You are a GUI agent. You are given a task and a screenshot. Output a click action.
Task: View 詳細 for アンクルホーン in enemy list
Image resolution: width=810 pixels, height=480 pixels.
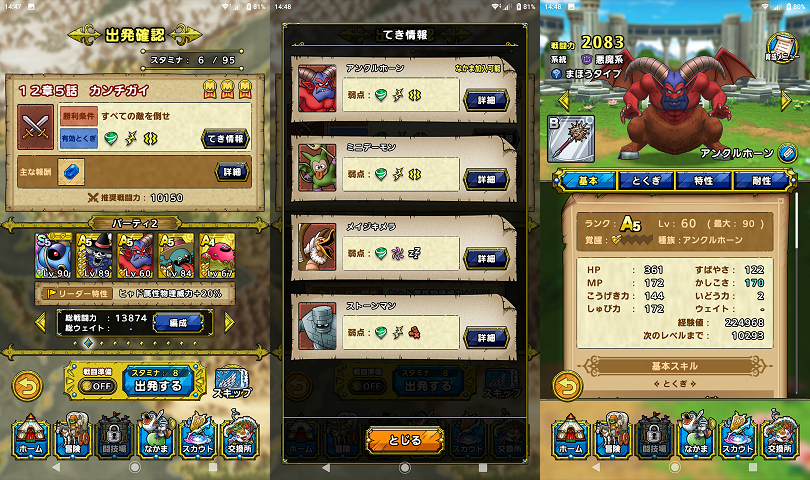486,99
